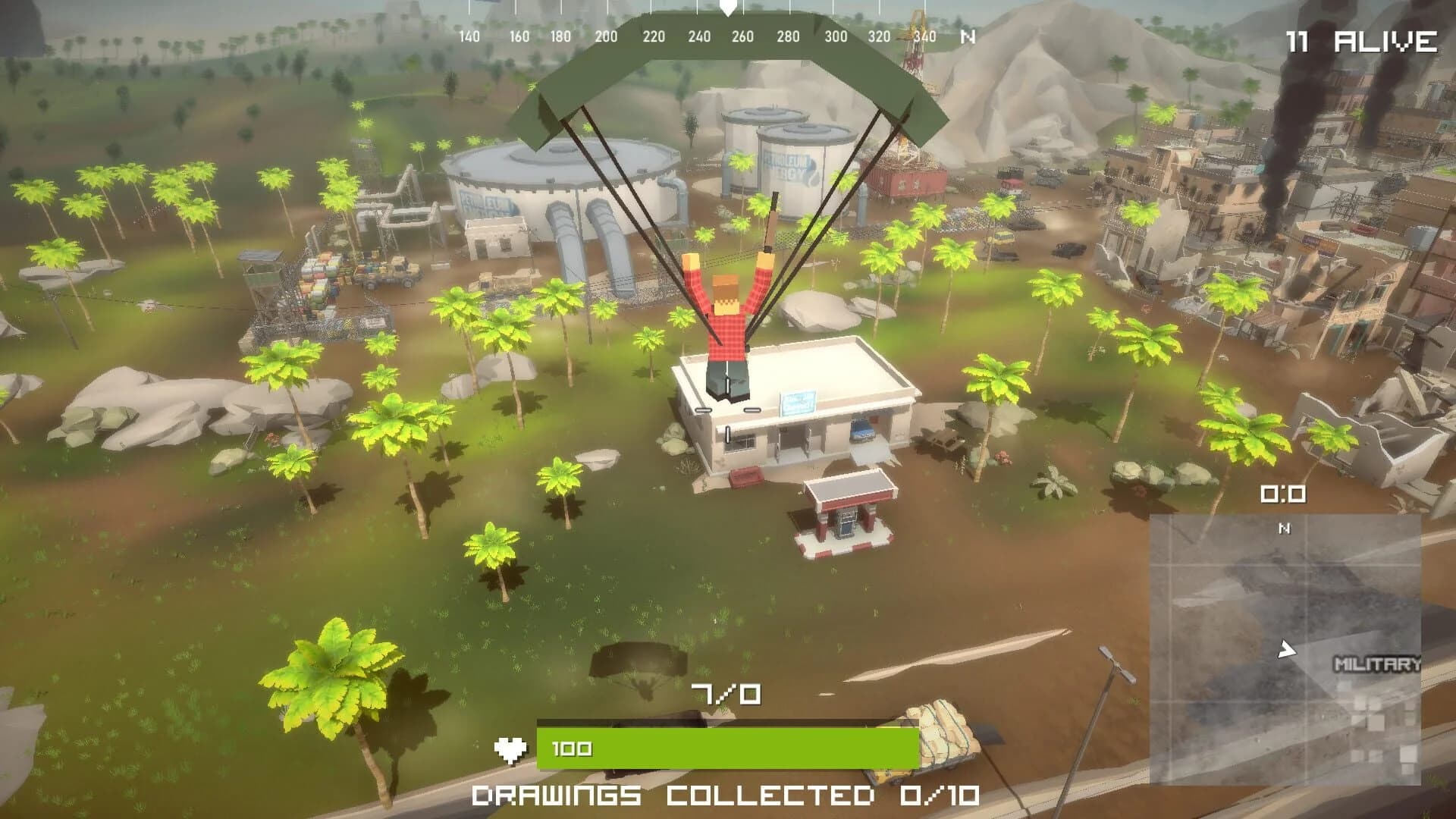
Task: Click the white heading pointer above the compass
Action: 727,9
